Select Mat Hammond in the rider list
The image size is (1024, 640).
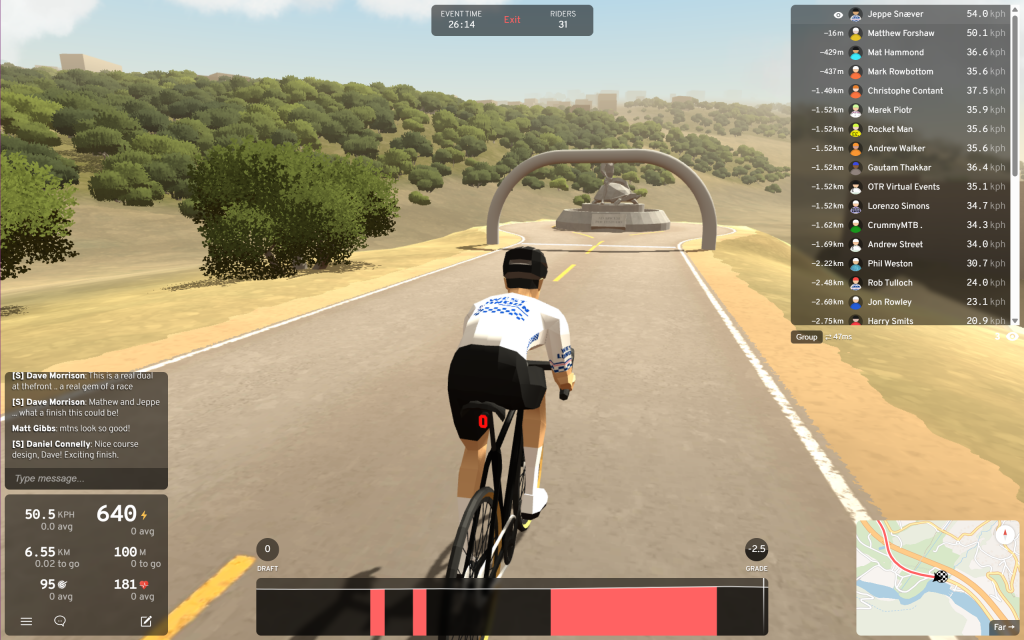click(895, 52)
